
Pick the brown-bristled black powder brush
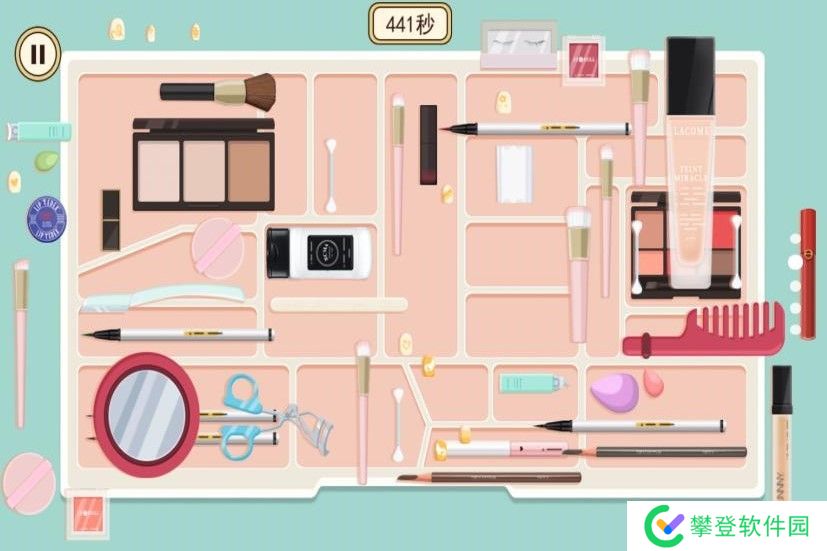220,91
